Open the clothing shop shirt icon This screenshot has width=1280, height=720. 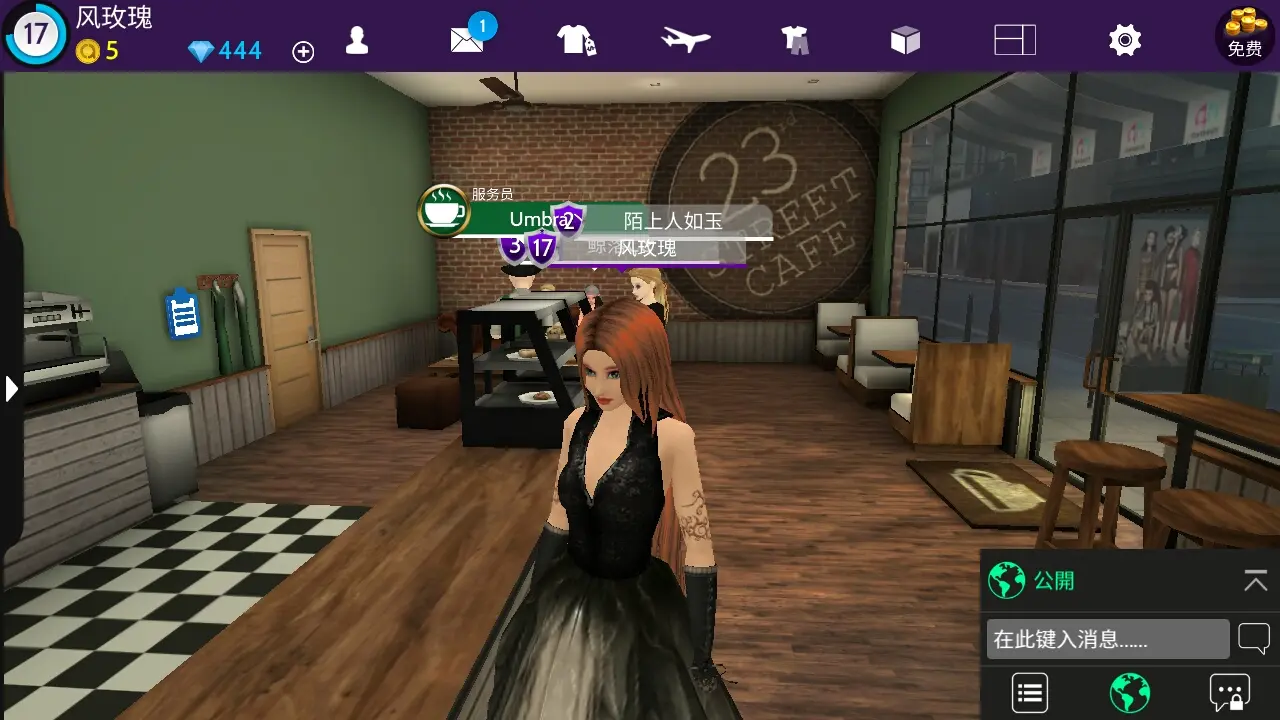pos(576,40)
